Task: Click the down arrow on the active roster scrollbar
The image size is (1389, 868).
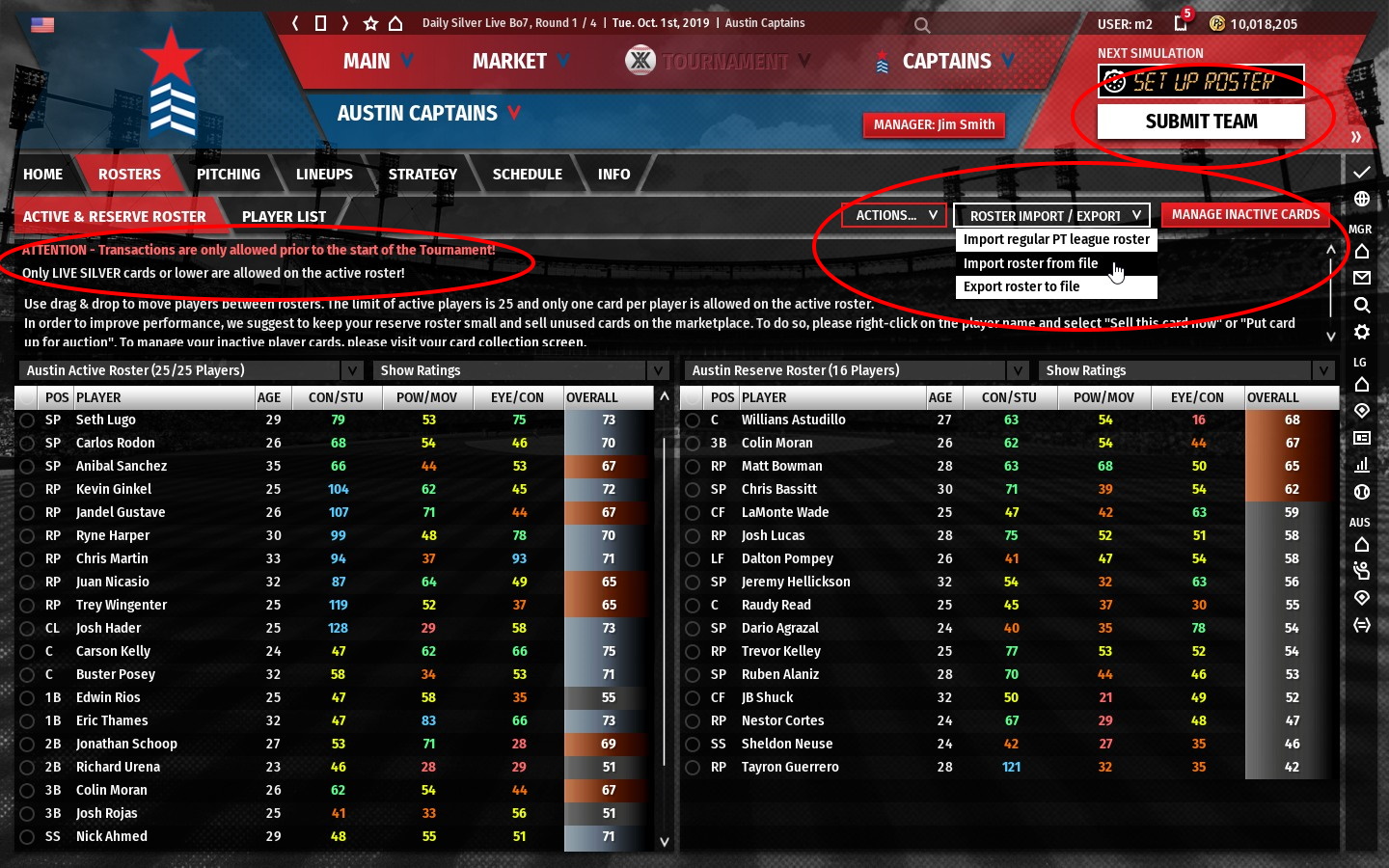Action: (665, 841)
